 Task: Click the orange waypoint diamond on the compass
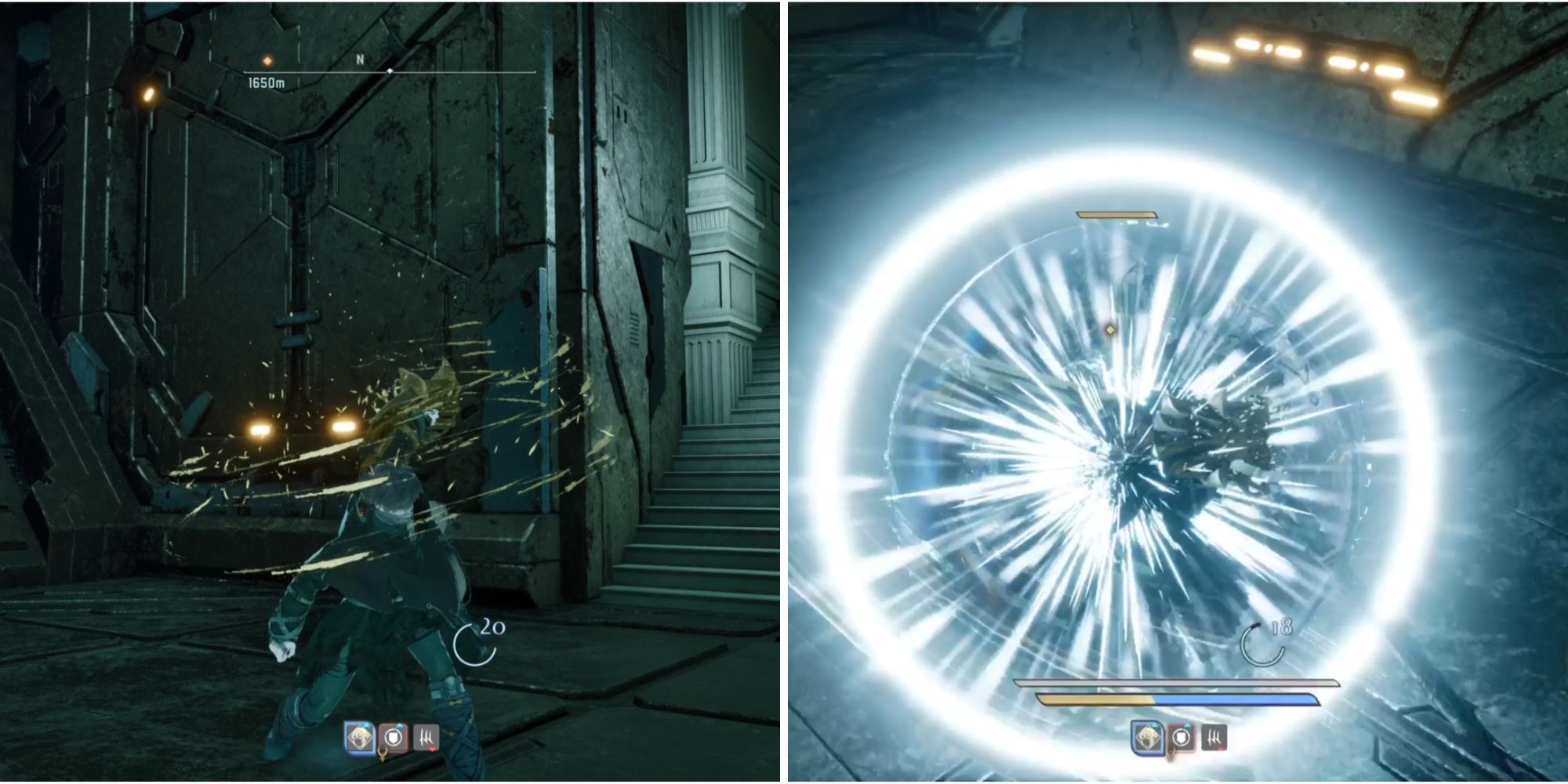(x=267, y=61)
